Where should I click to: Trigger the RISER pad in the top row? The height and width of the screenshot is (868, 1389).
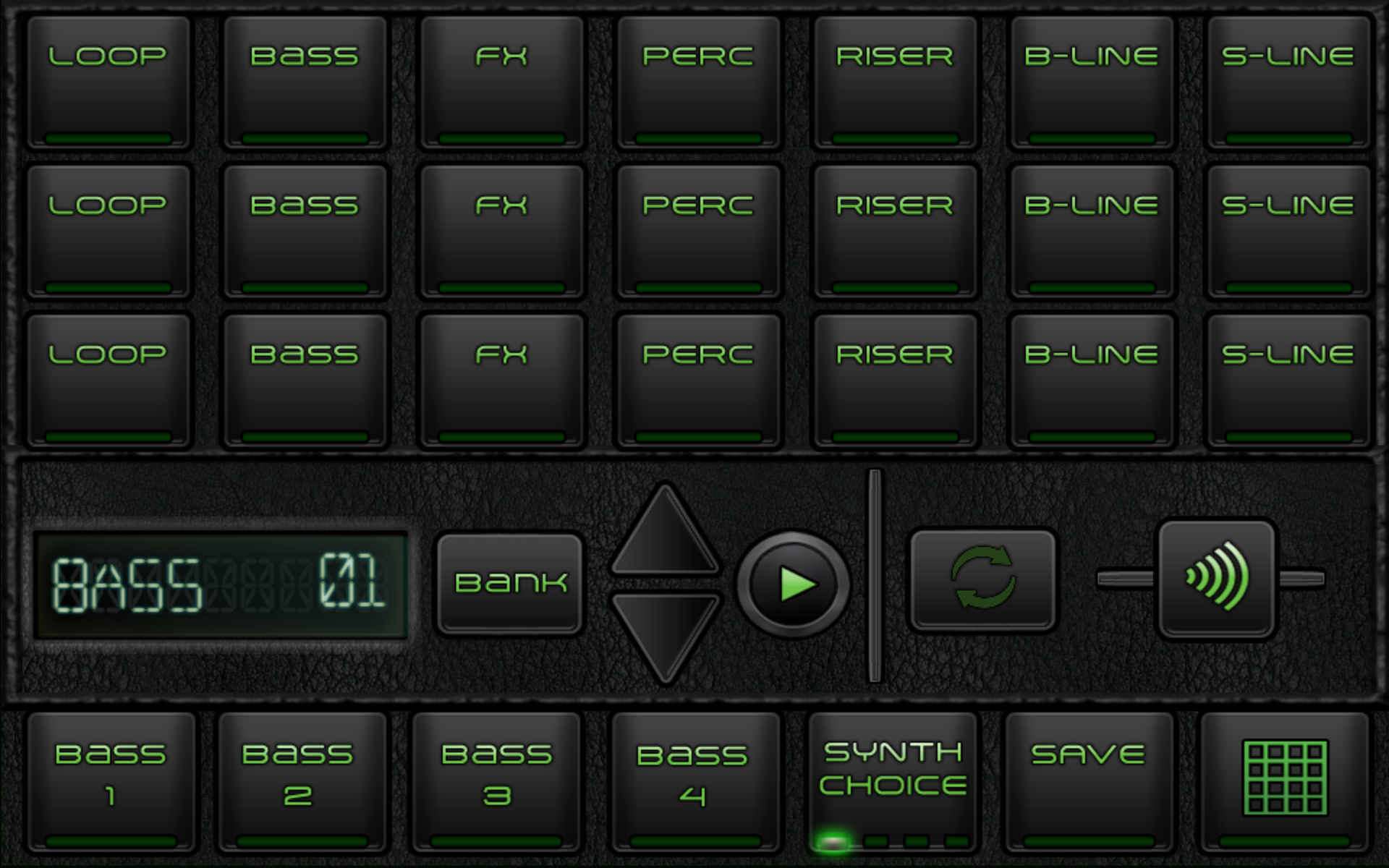click(893, 83)
